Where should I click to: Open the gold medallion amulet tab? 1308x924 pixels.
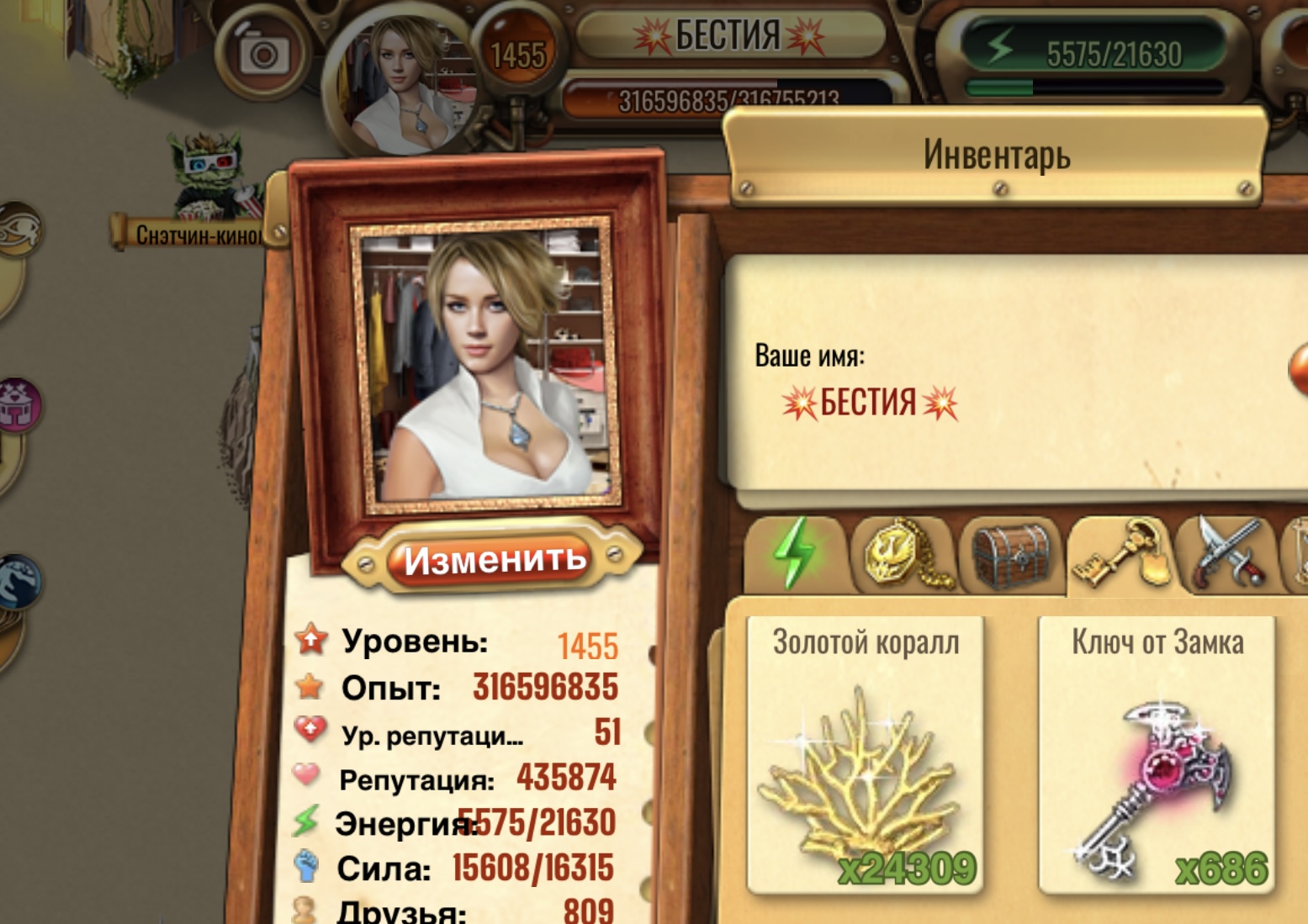click(901, 554)
